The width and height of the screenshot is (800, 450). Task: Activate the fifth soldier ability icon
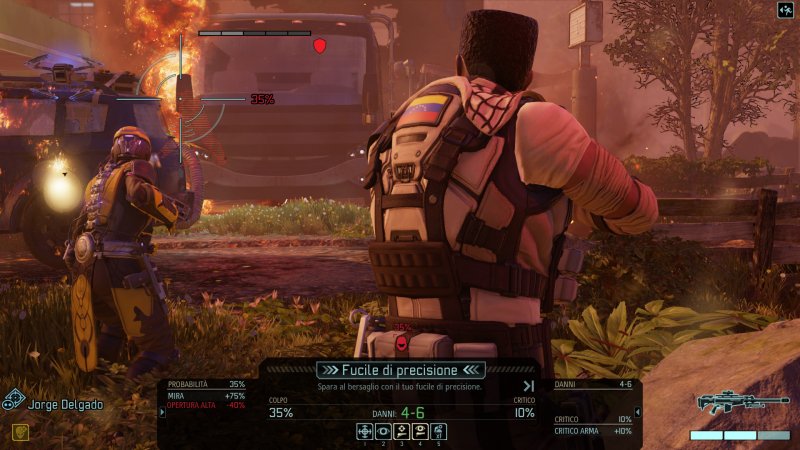[x=438, y=431]
